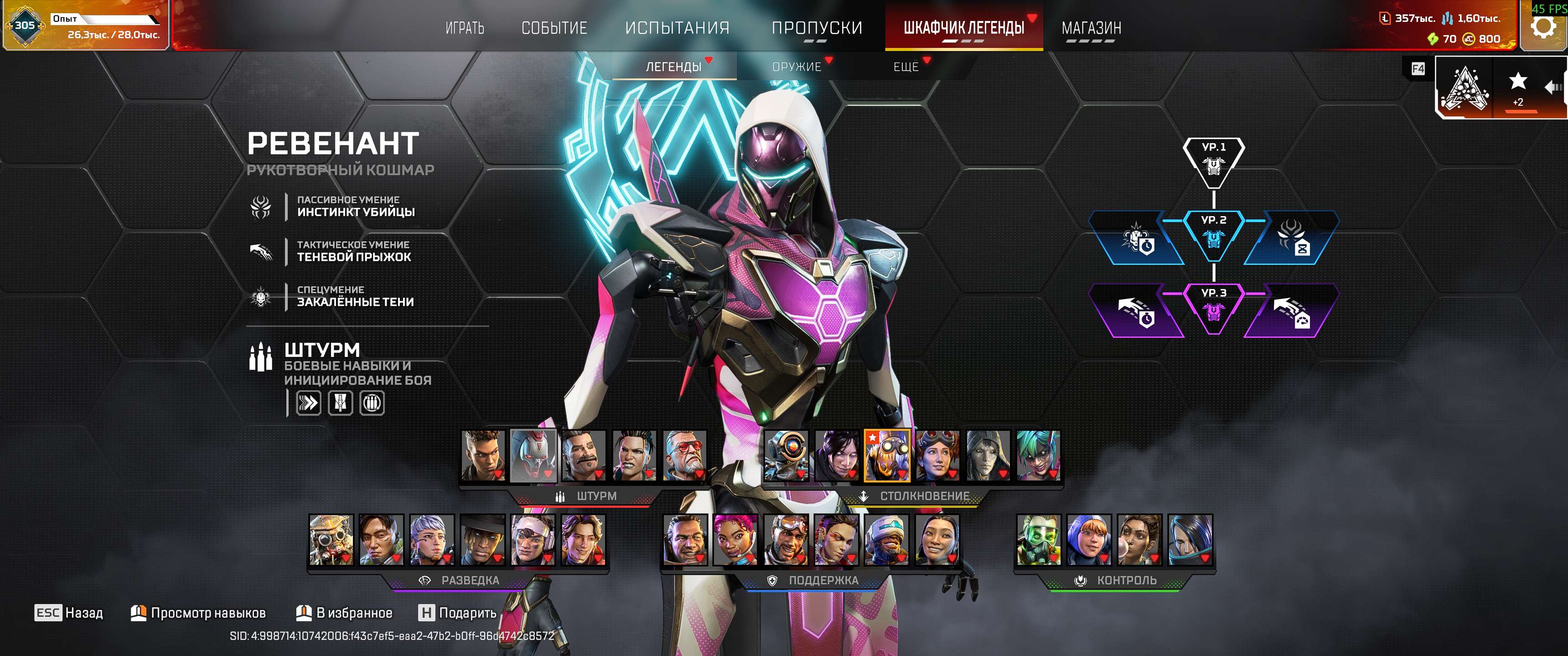Open the МАГАЗИН tab
1568x656 pixels.
1091,28
